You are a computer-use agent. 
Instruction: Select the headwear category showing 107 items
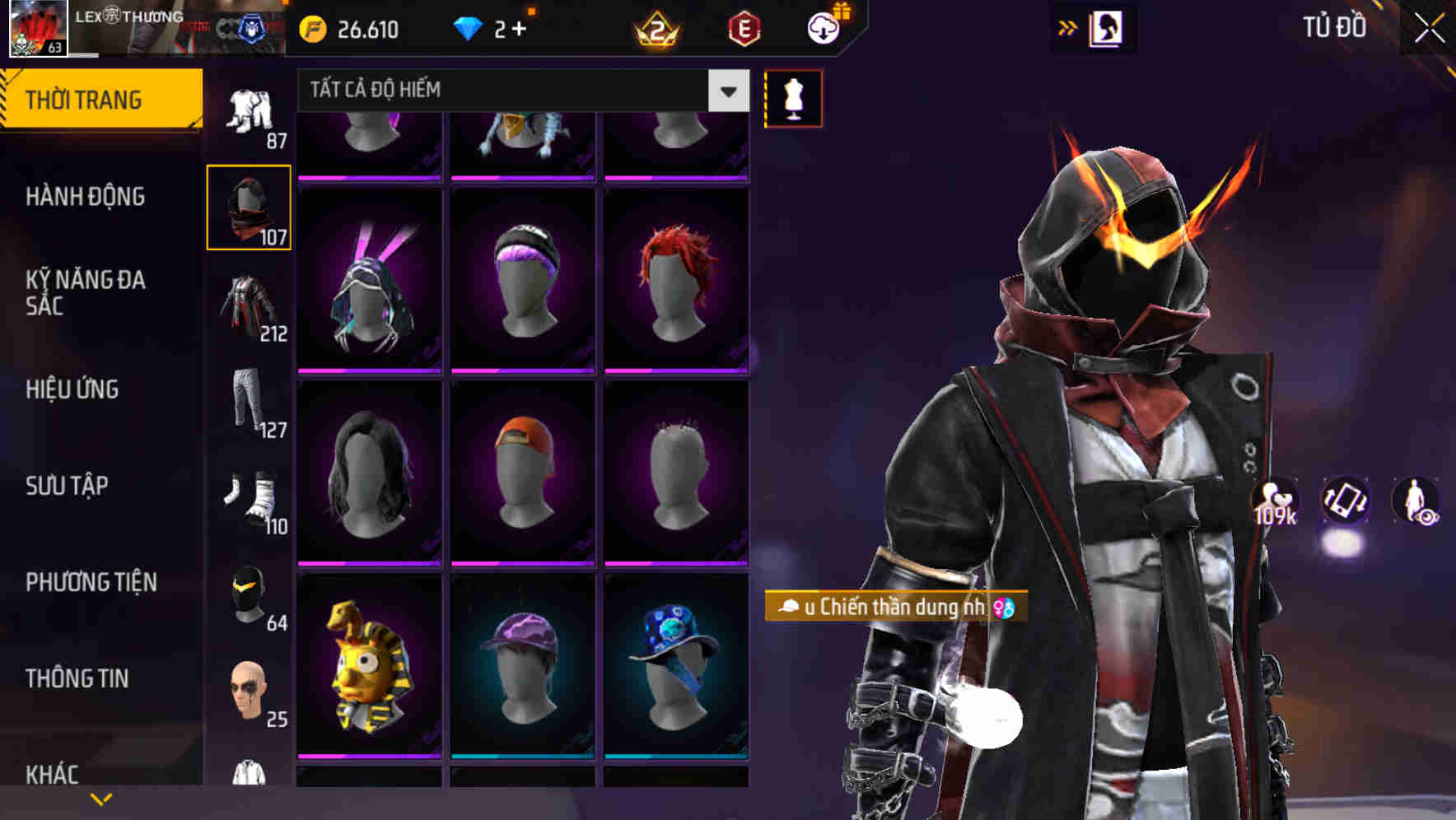tap(247, 207)
